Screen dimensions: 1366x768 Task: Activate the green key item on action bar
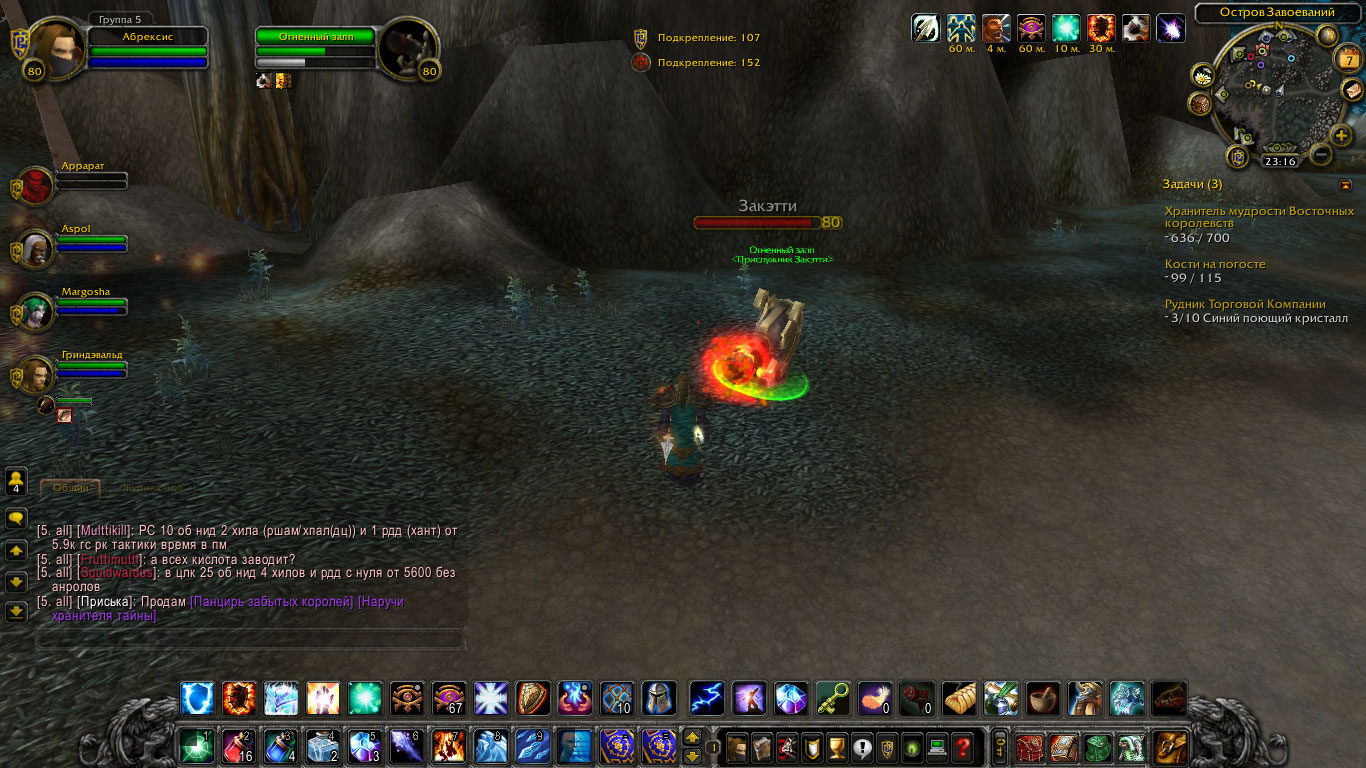pos(833,698)
